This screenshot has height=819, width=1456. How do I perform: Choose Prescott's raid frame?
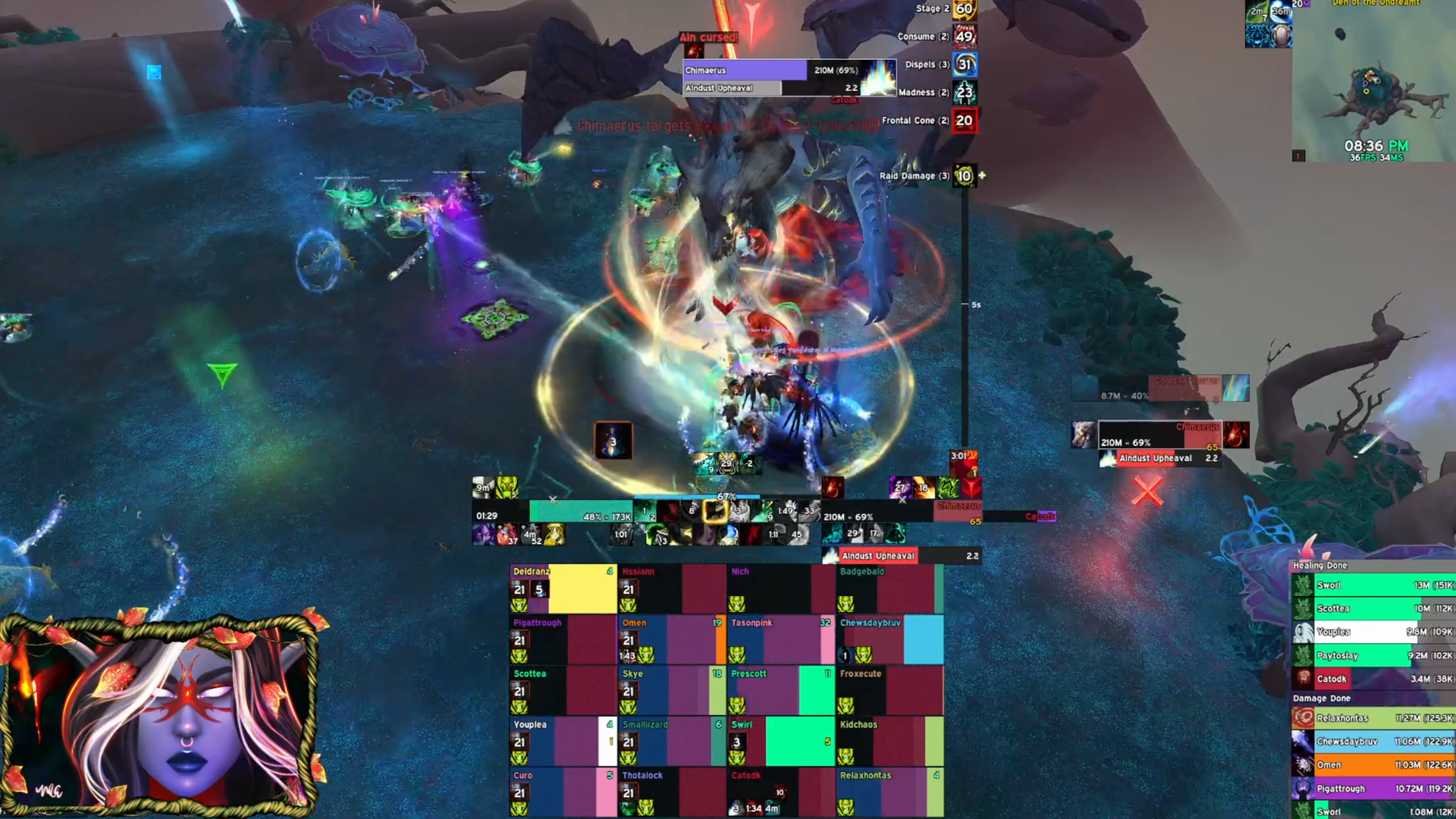coord(780,690)
